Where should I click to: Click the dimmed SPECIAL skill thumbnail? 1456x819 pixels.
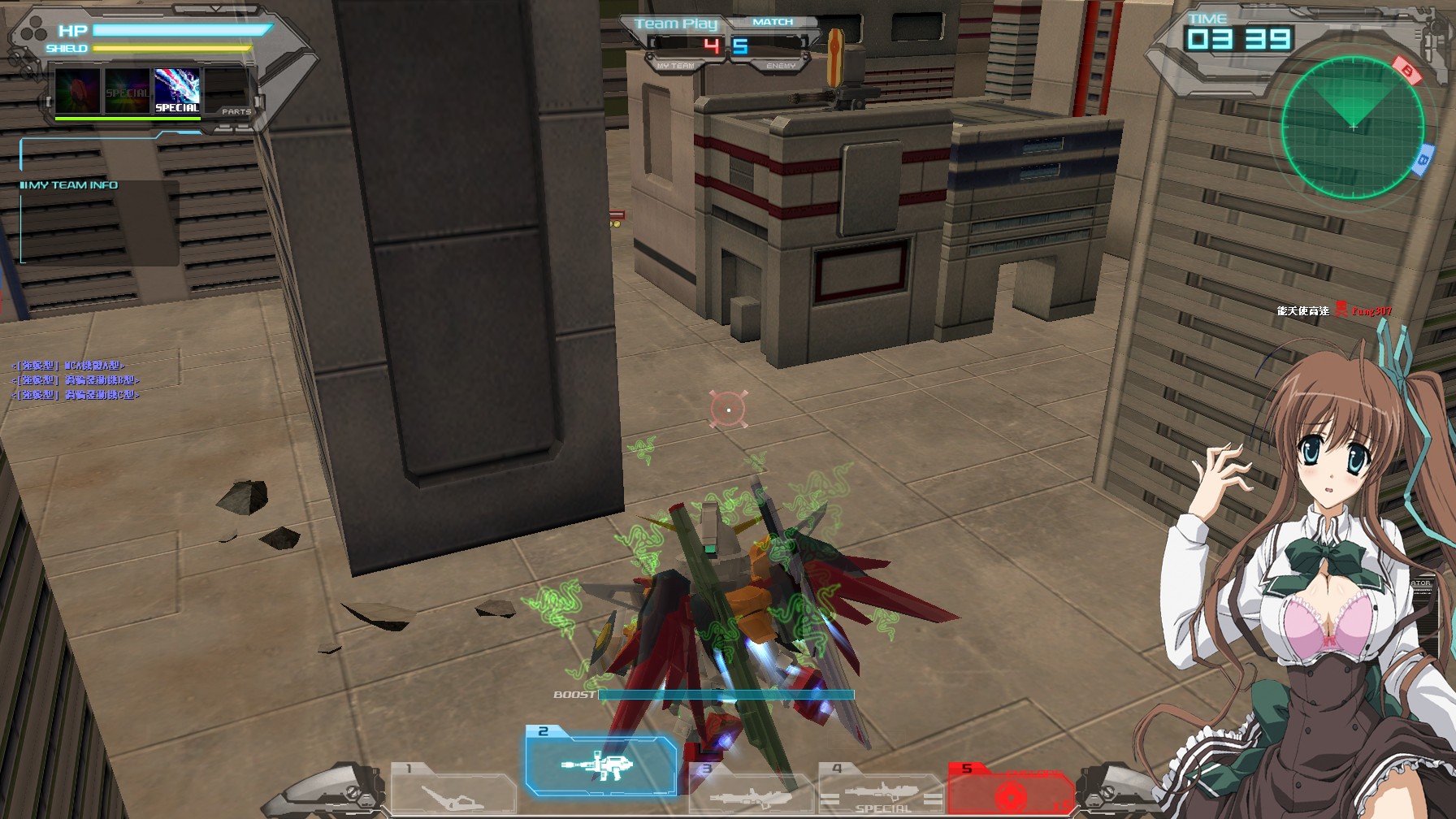tap(126, 89)
